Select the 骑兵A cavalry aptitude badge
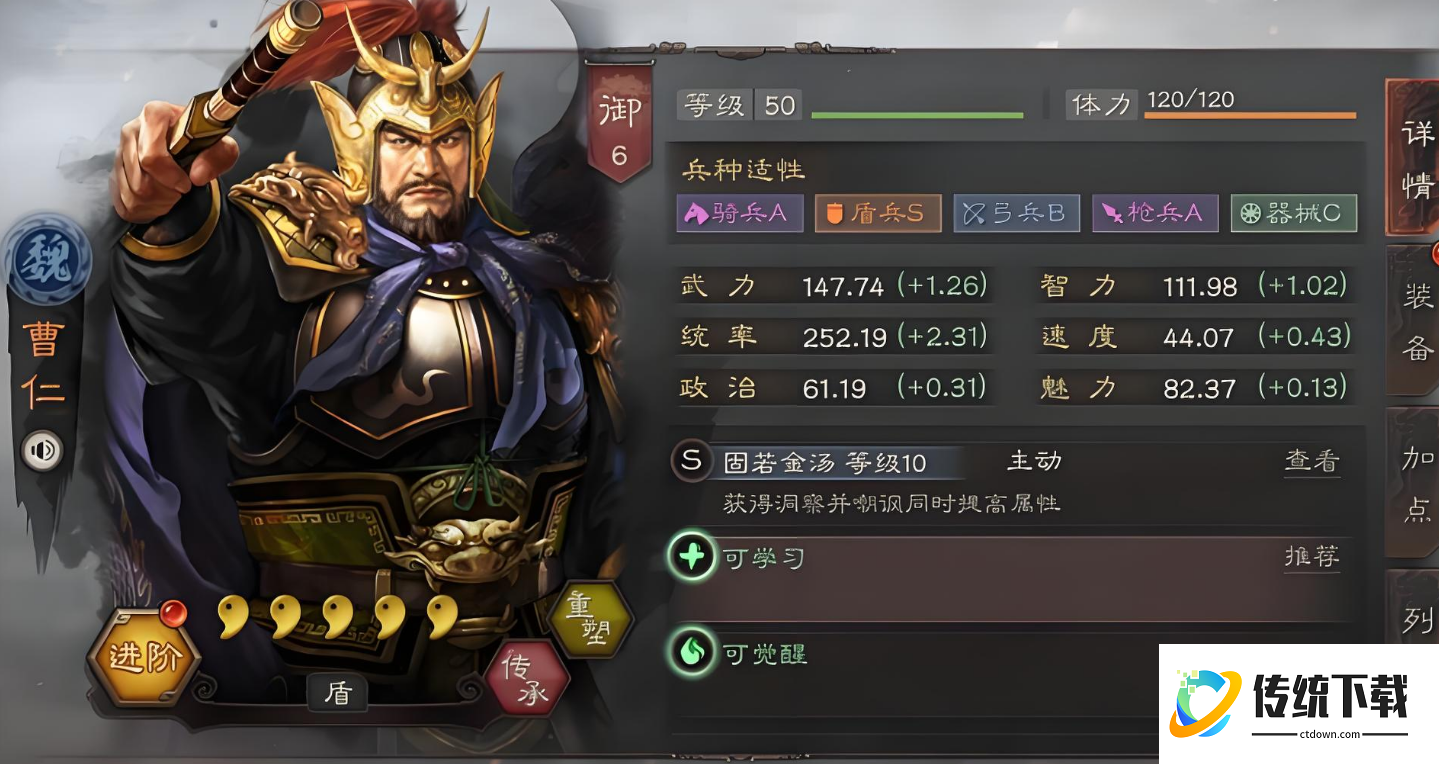The height and width of the screenshot is (764, 1439). tap(739, 213)
